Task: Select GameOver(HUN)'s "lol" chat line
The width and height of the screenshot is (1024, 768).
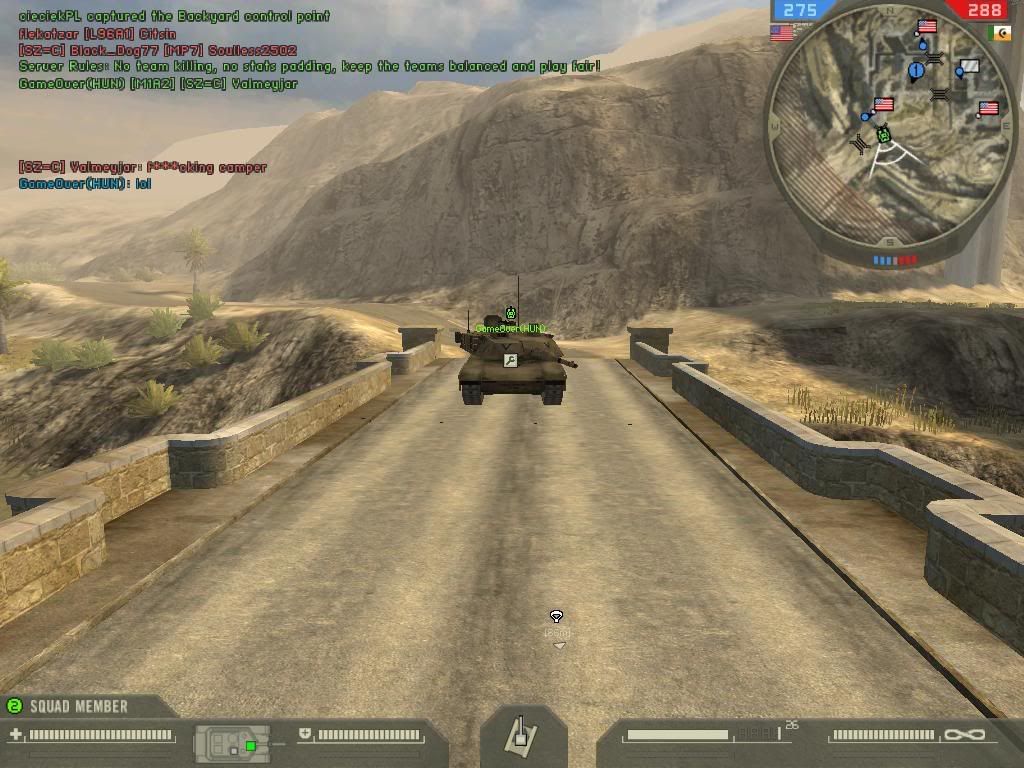Action: (85, 184)
